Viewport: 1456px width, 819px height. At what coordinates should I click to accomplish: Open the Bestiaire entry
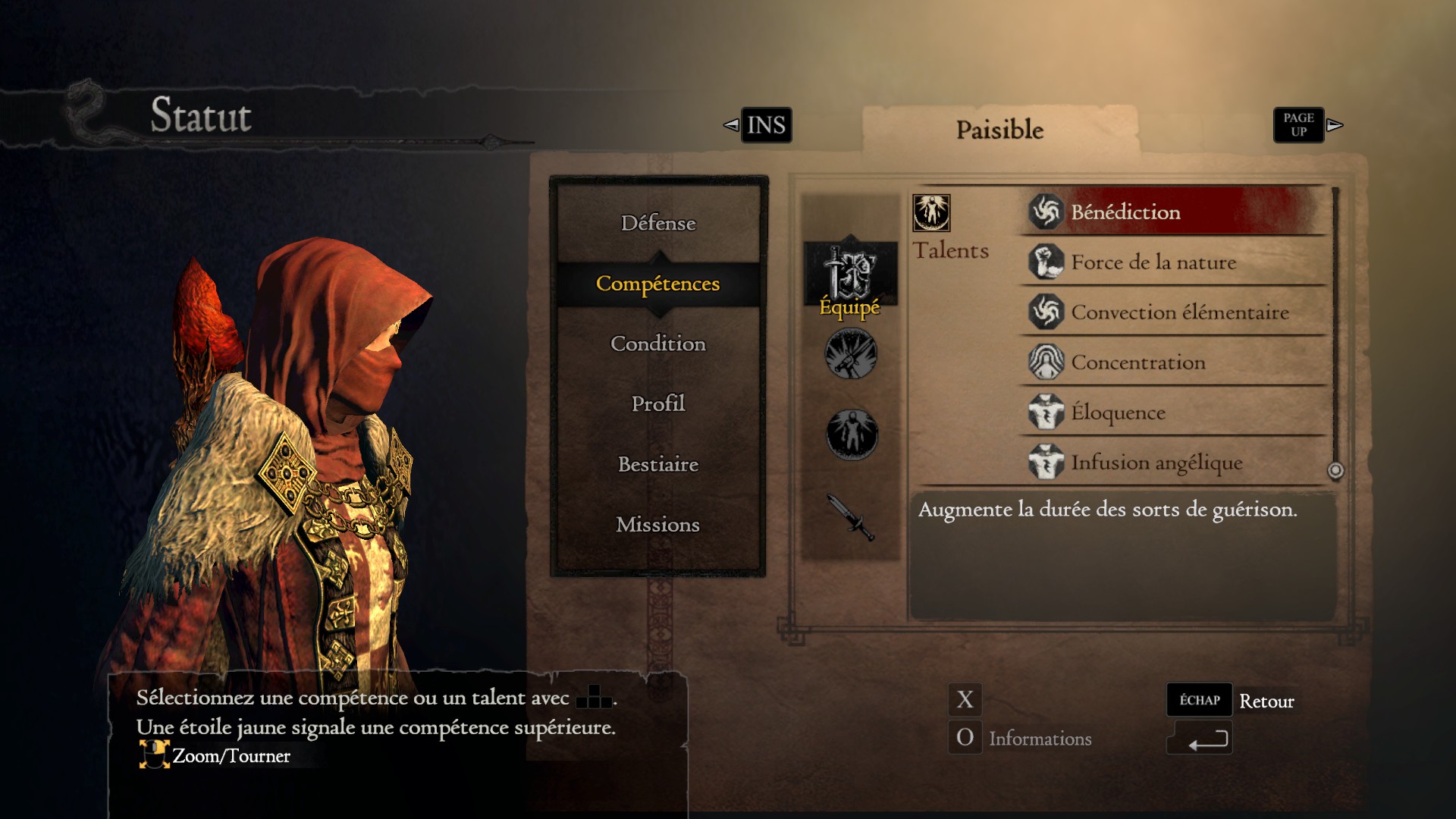point(657,464)
